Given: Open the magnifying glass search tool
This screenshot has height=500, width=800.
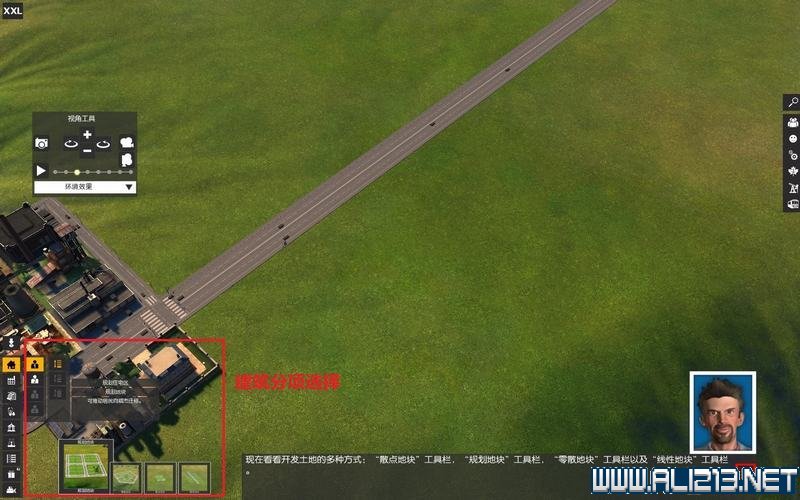Looking at the screenshot, I should pyautogui.click(x=792, y=102).
